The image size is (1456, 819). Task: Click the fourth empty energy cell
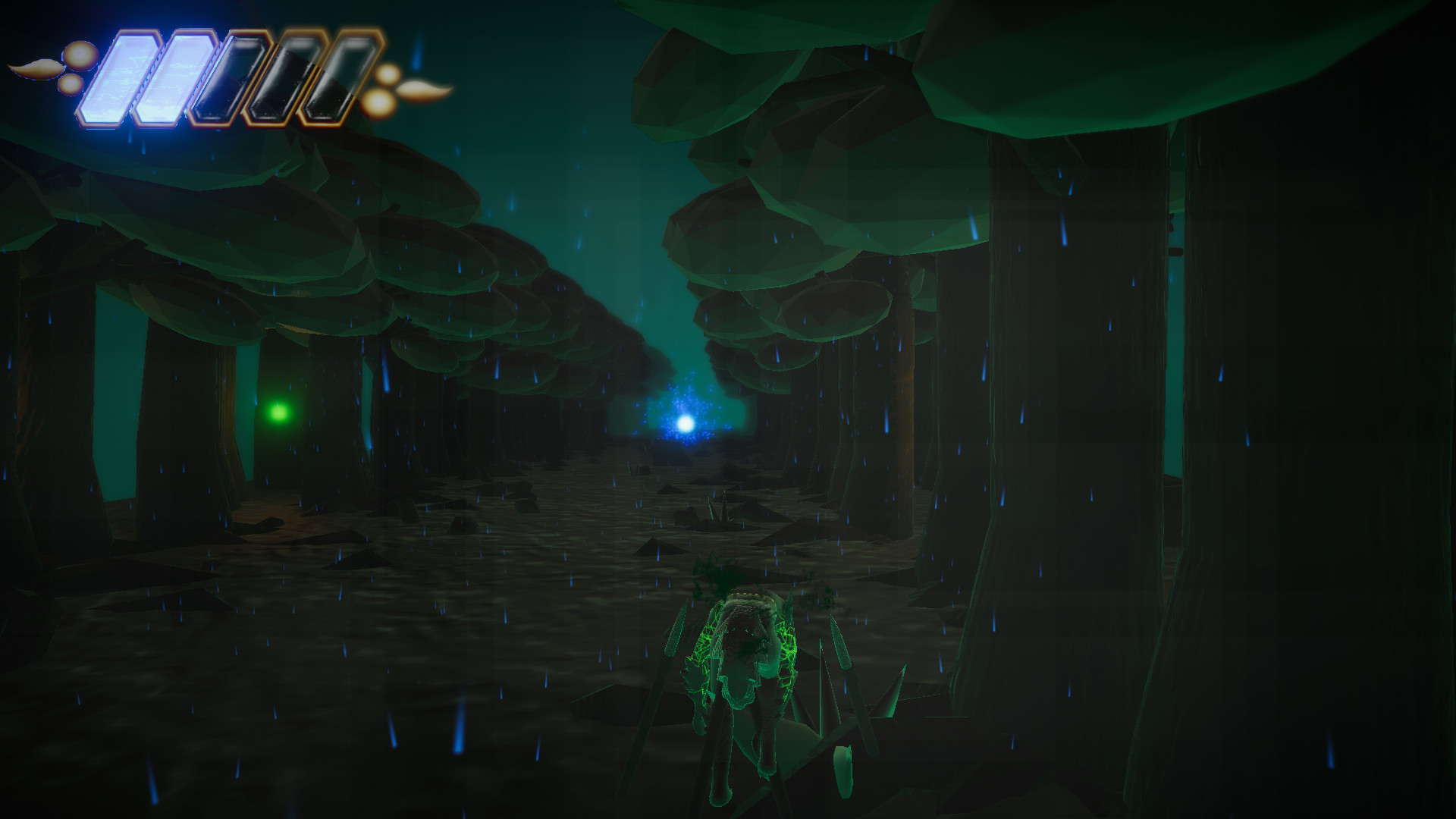pos(283,80)
